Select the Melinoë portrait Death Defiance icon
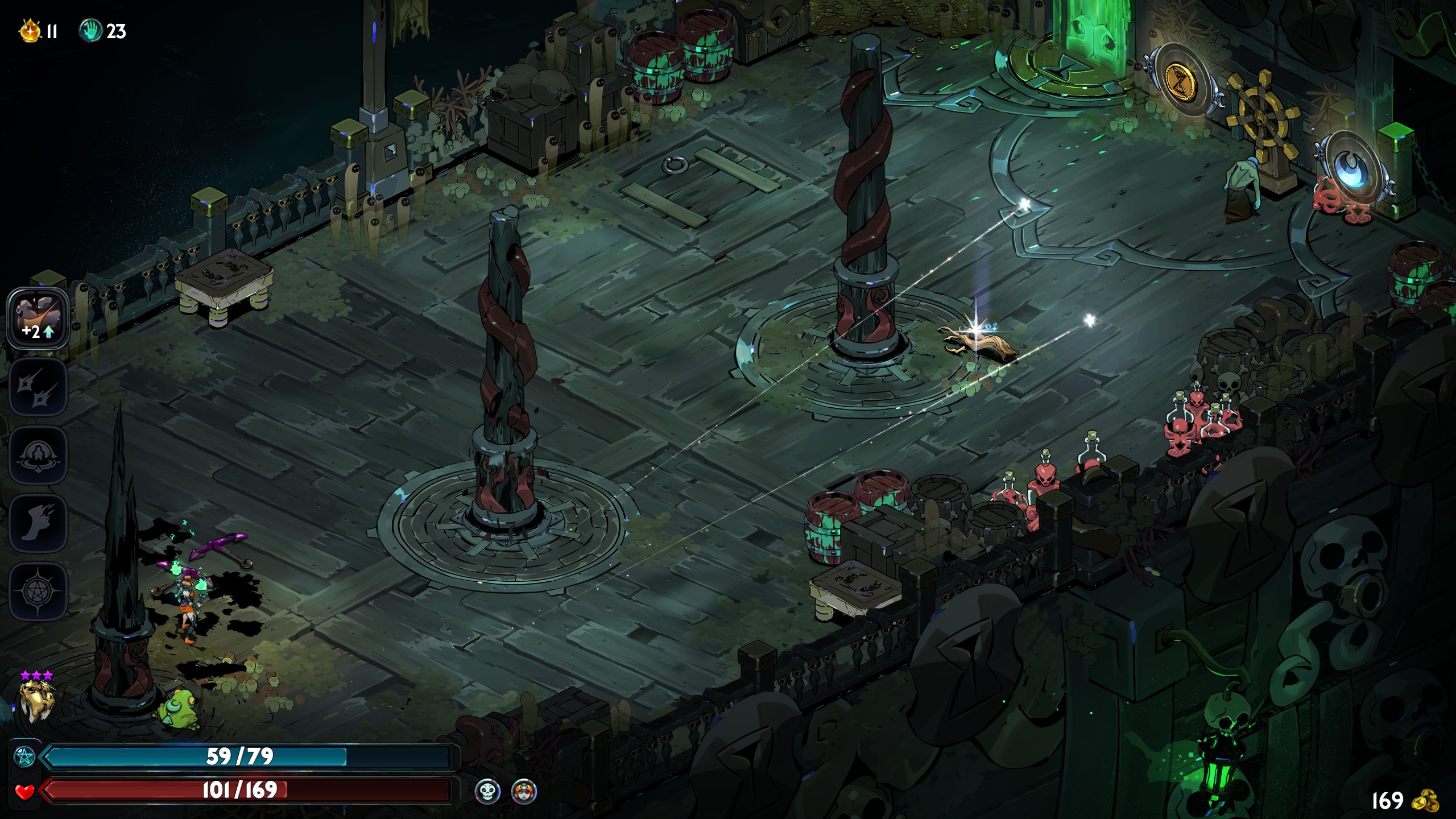 click(x=524, y=791)
